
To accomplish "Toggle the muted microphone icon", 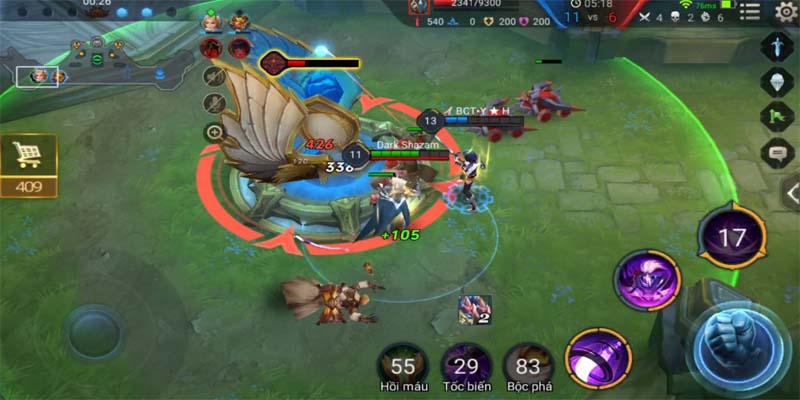I will coord(213,103).
